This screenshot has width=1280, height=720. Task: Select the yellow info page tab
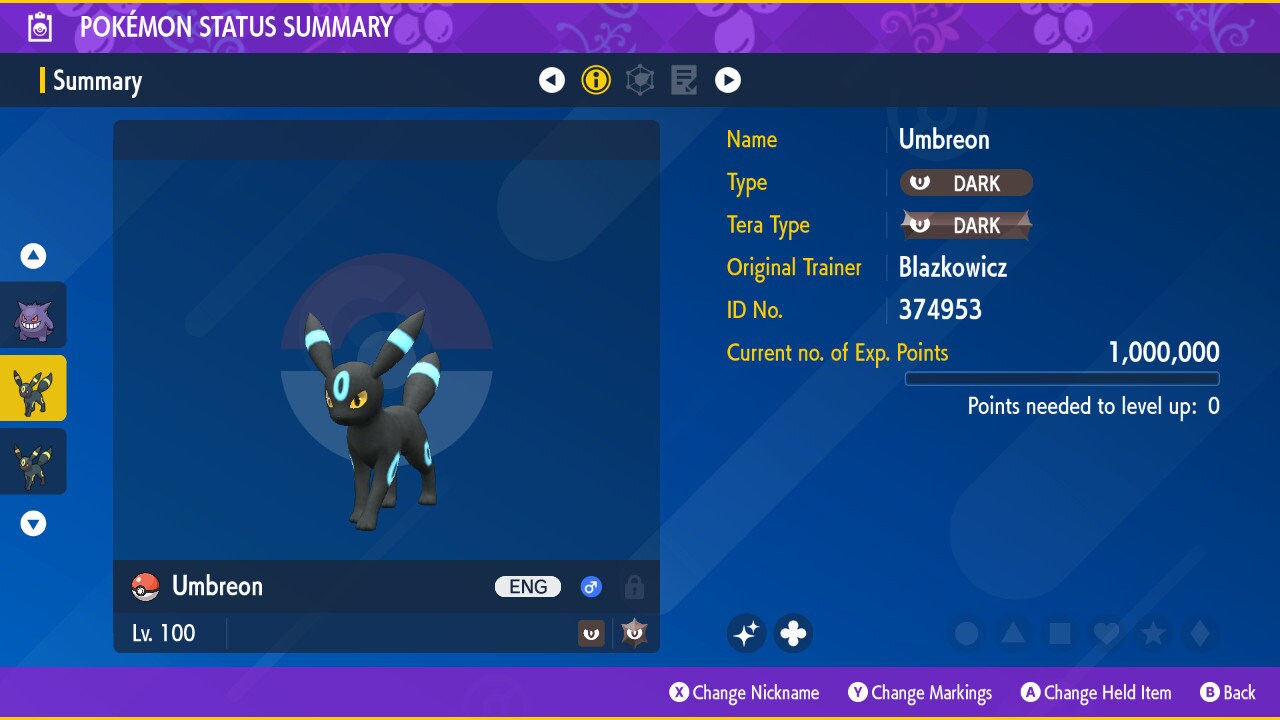point(596,80)
